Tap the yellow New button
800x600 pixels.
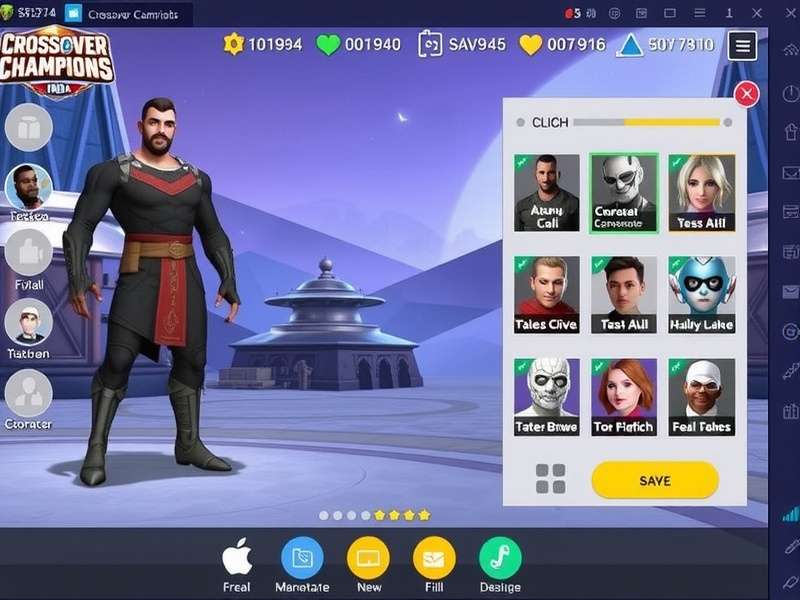pos(368,558)
